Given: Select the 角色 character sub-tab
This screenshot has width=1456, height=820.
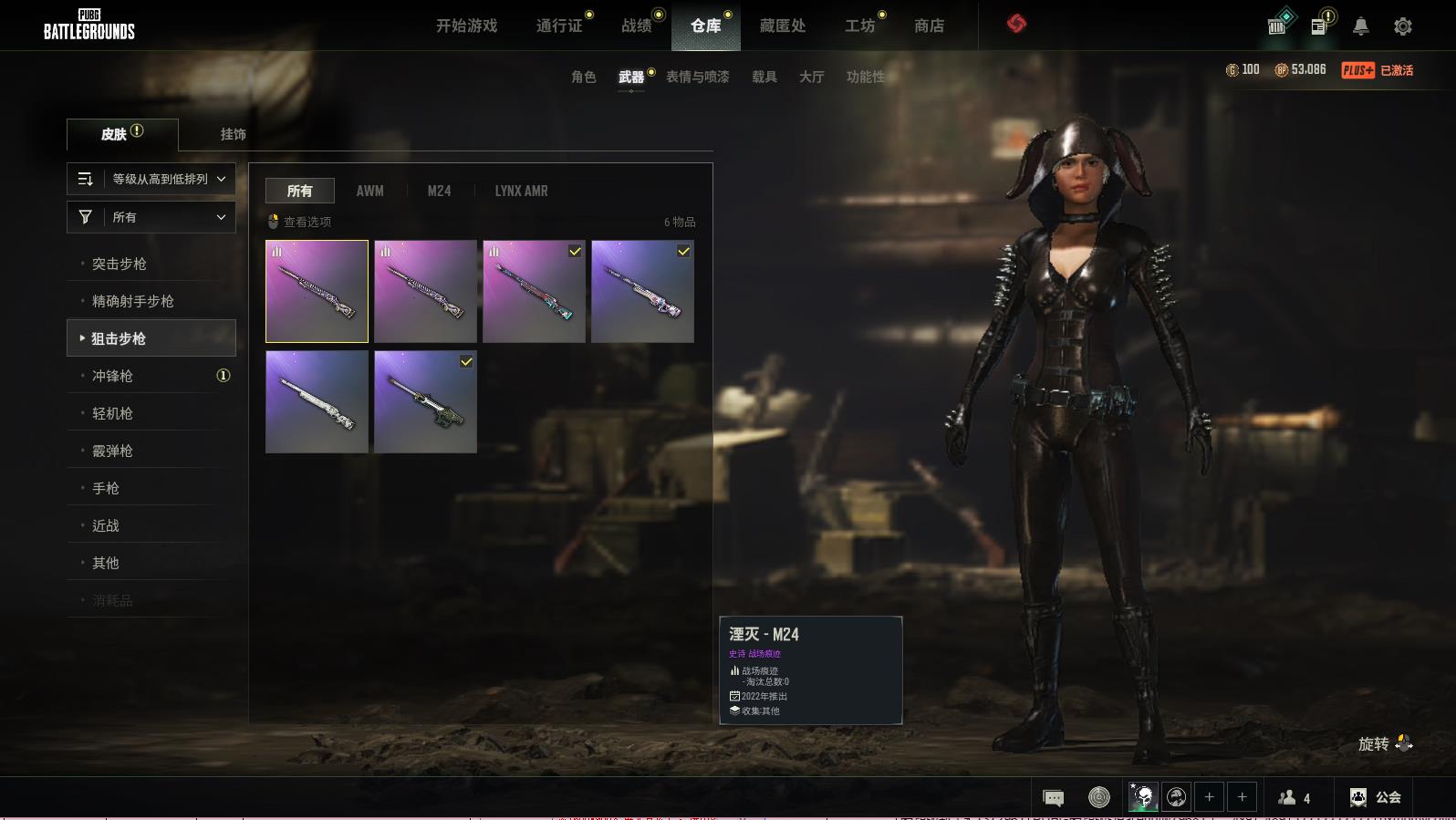Looking at the screenshot, I should click(x=583, y=77).
